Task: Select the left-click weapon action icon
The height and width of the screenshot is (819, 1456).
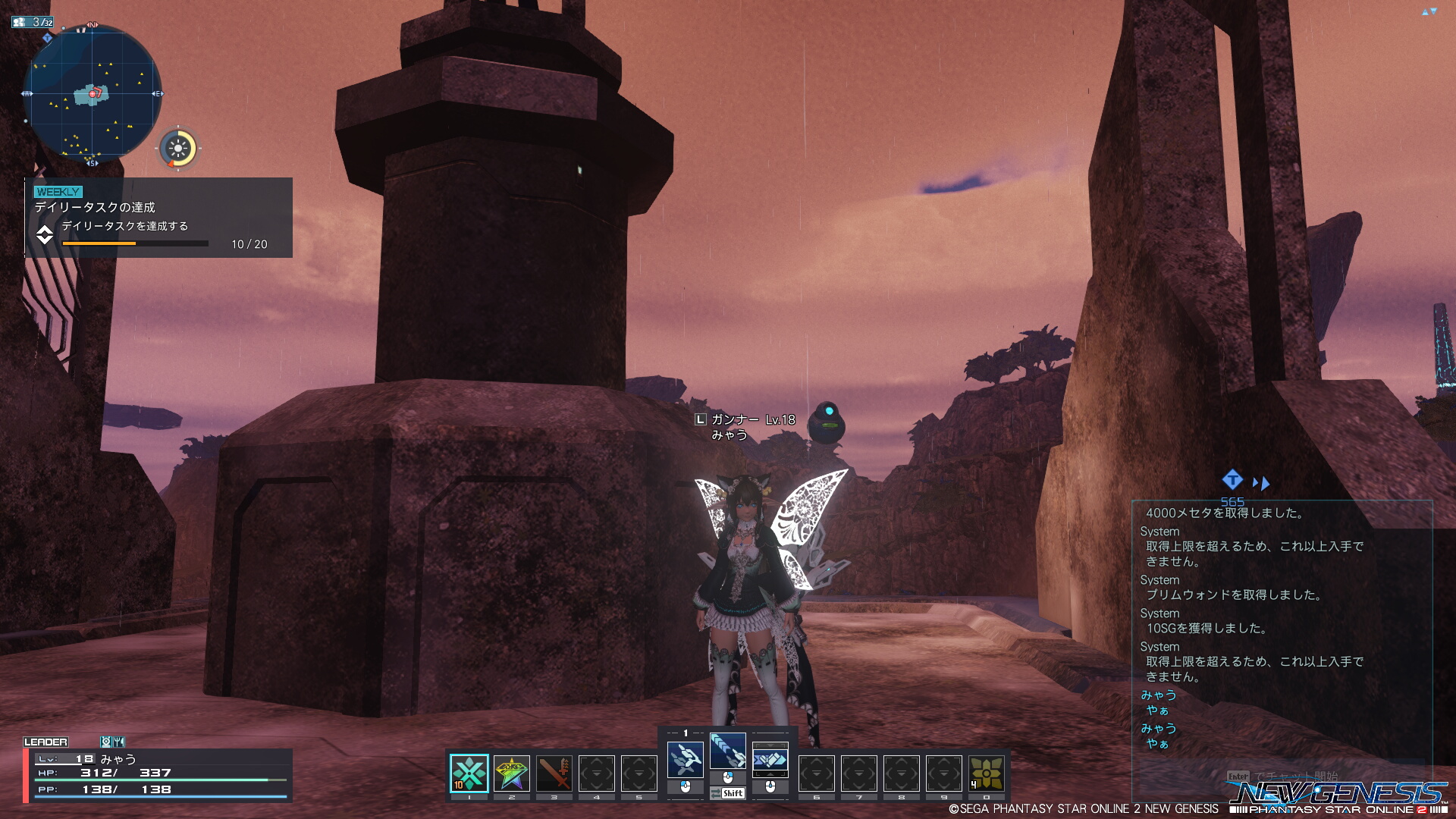Action: (685, 759)
